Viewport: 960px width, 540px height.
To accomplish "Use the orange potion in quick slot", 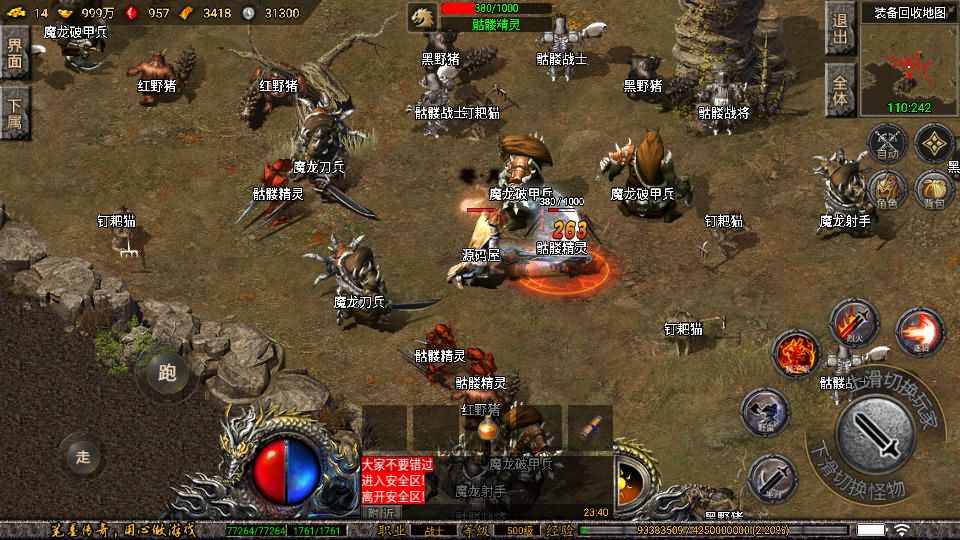I will tap(487, 427).
